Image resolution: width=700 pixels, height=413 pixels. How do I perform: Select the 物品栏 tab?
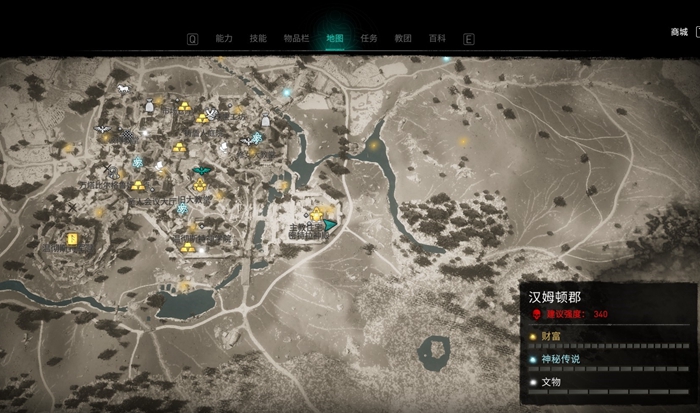(297, 39)
